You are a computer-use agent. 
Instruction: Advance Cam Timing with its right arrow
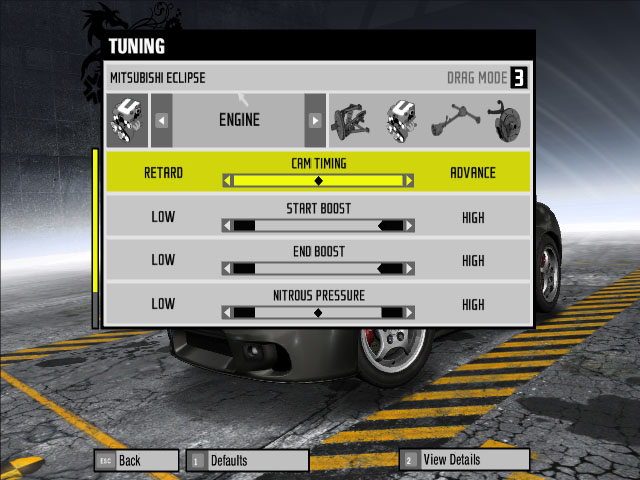[408, 181]
